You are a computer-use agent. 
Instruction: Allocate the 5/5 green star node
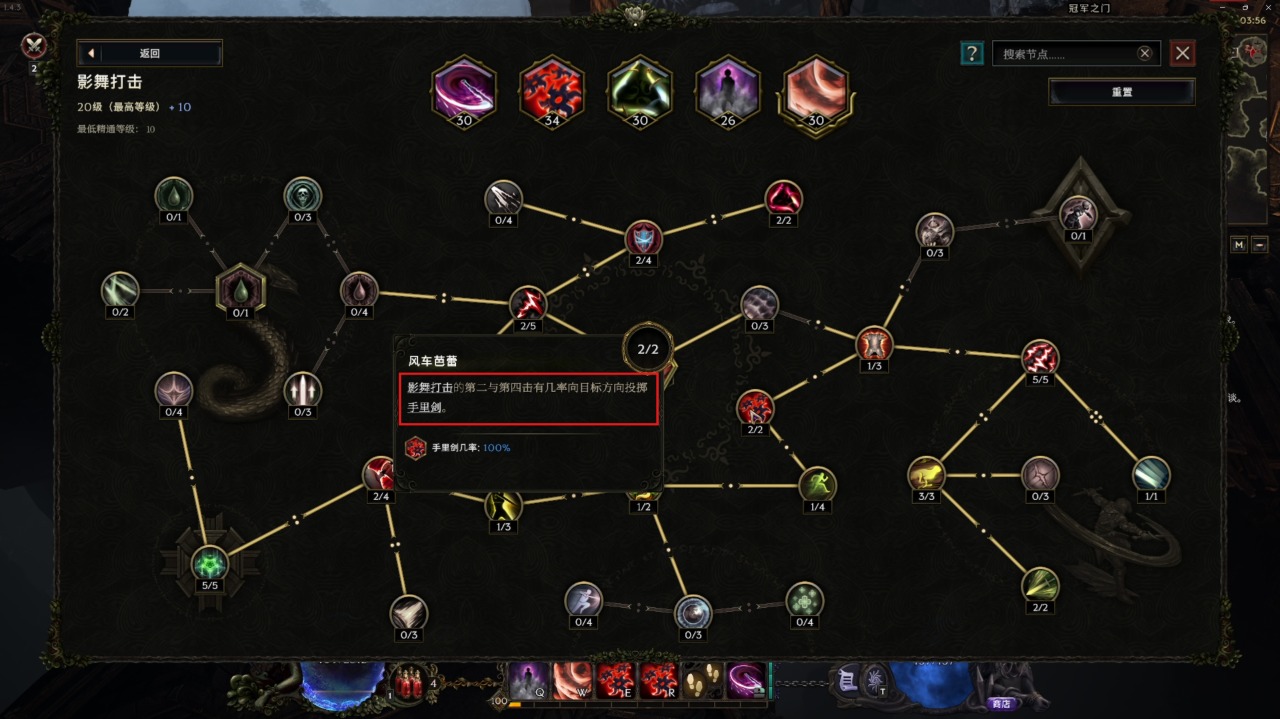pos(210,563)
